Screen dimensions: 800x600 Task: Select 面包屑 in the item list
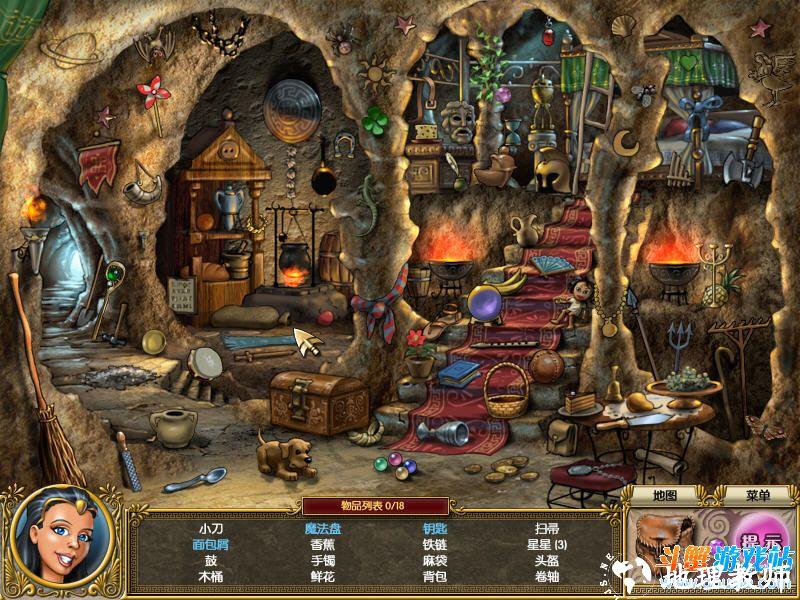[x=210, y=544]
